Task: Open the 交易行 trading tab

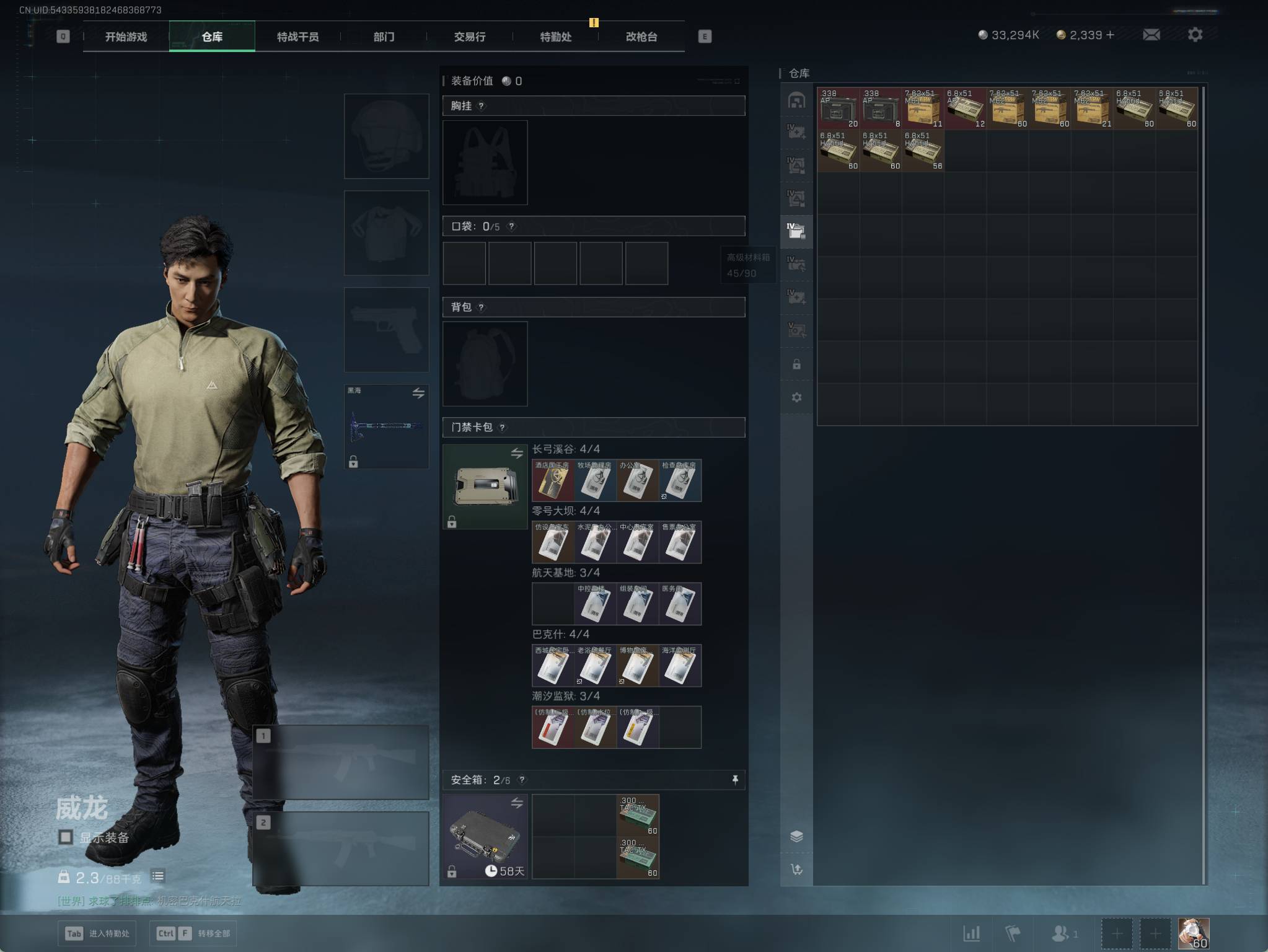Action: [470, 37]
